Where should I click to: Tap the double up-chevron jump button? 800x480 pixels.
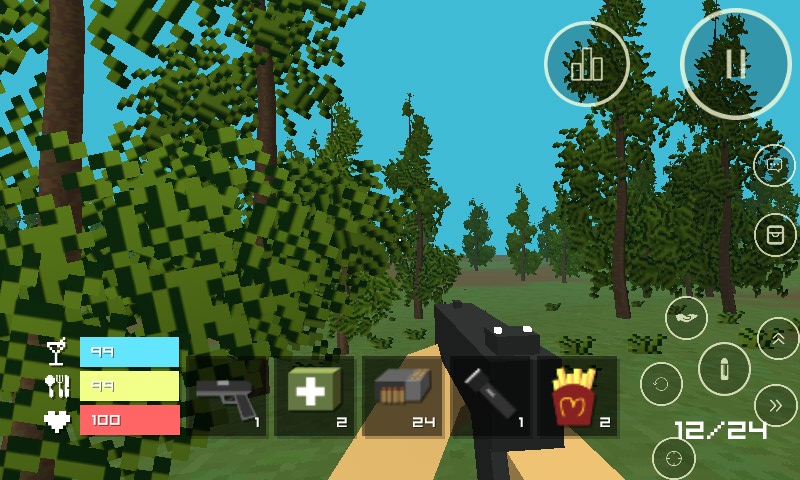click(777, 338)
